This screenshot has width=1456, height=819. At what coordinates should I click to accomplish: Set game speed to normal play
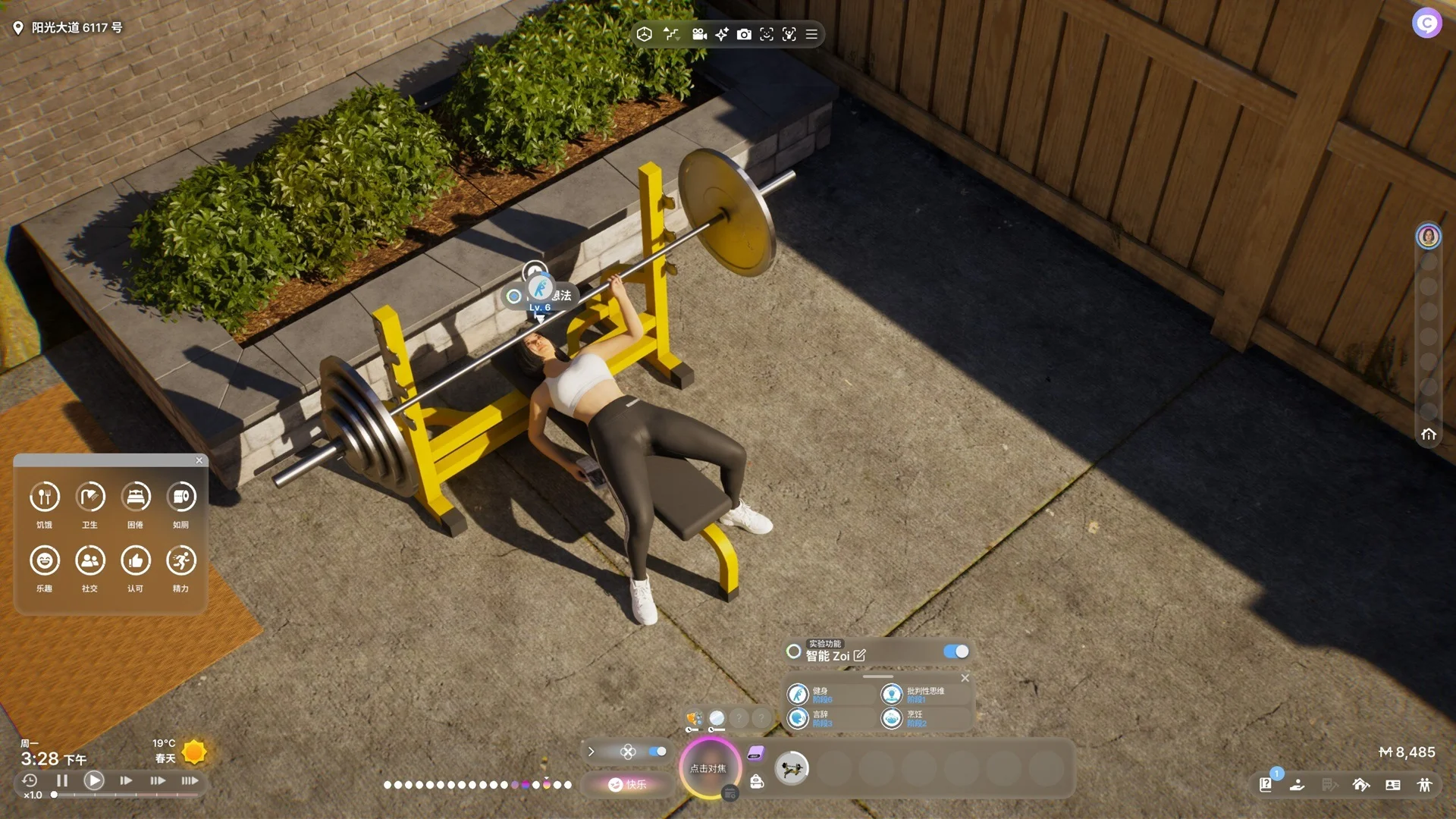tap(94, 780)
